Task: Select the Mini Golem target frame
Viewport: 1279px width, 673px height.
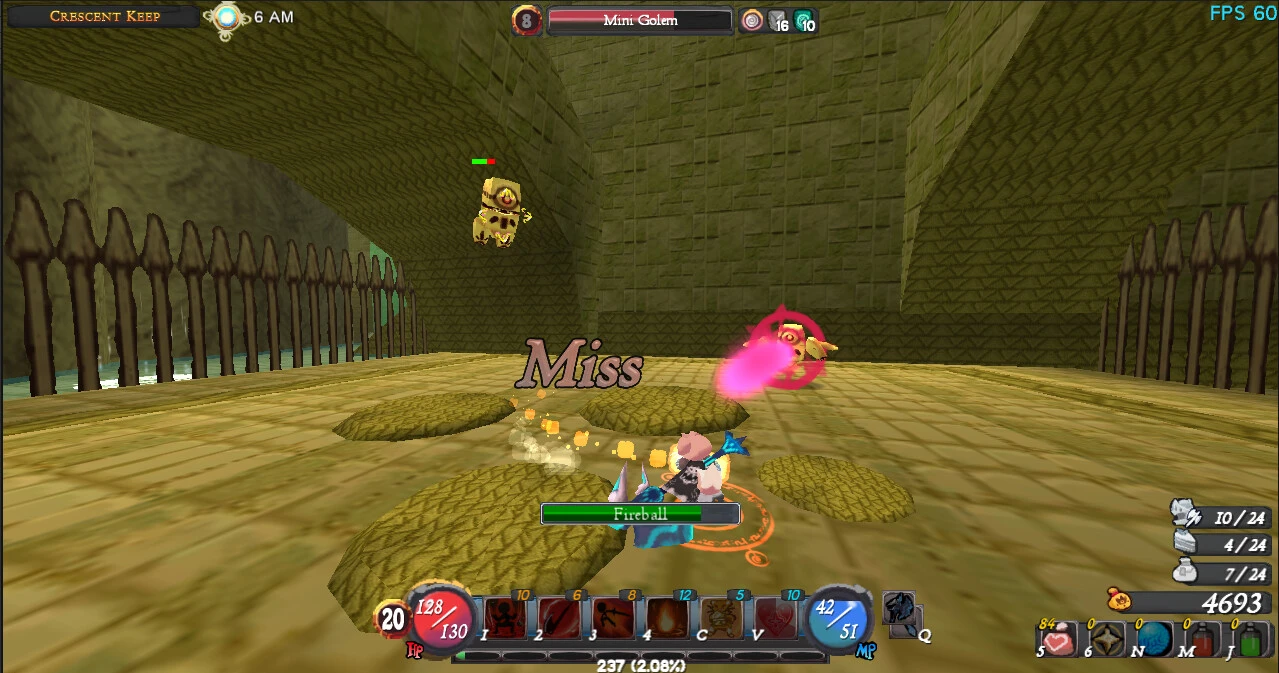Action: click(640, 21)
